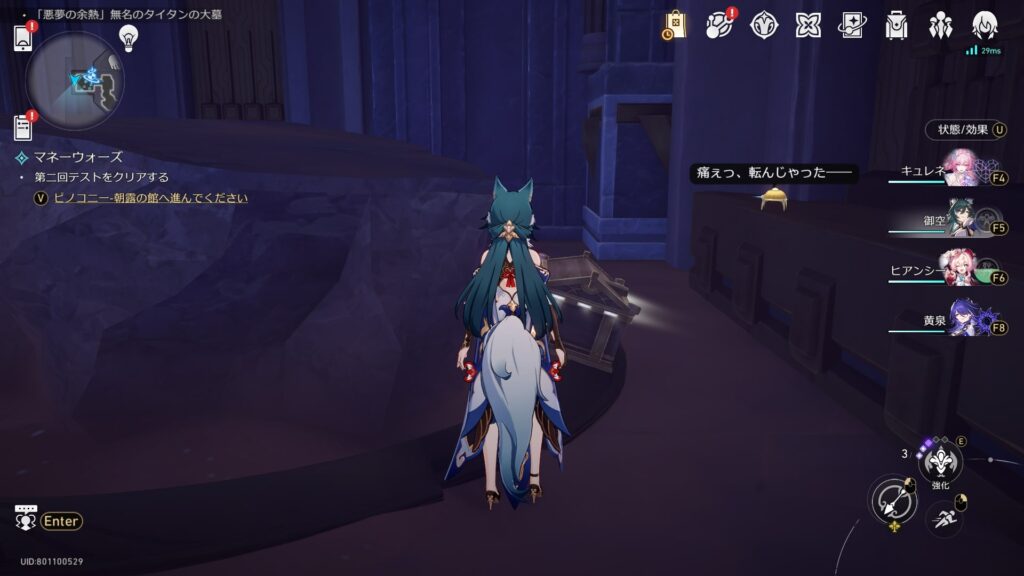1024x576 pixels.
Task: Open the team lineup icon
Action: (941, 25)
